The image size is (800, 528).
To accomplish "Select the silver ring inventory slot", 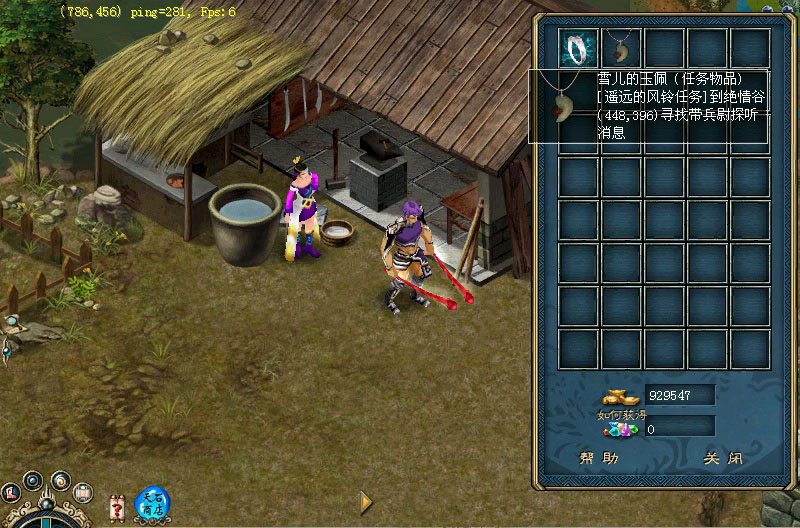I will pos(579,47).
